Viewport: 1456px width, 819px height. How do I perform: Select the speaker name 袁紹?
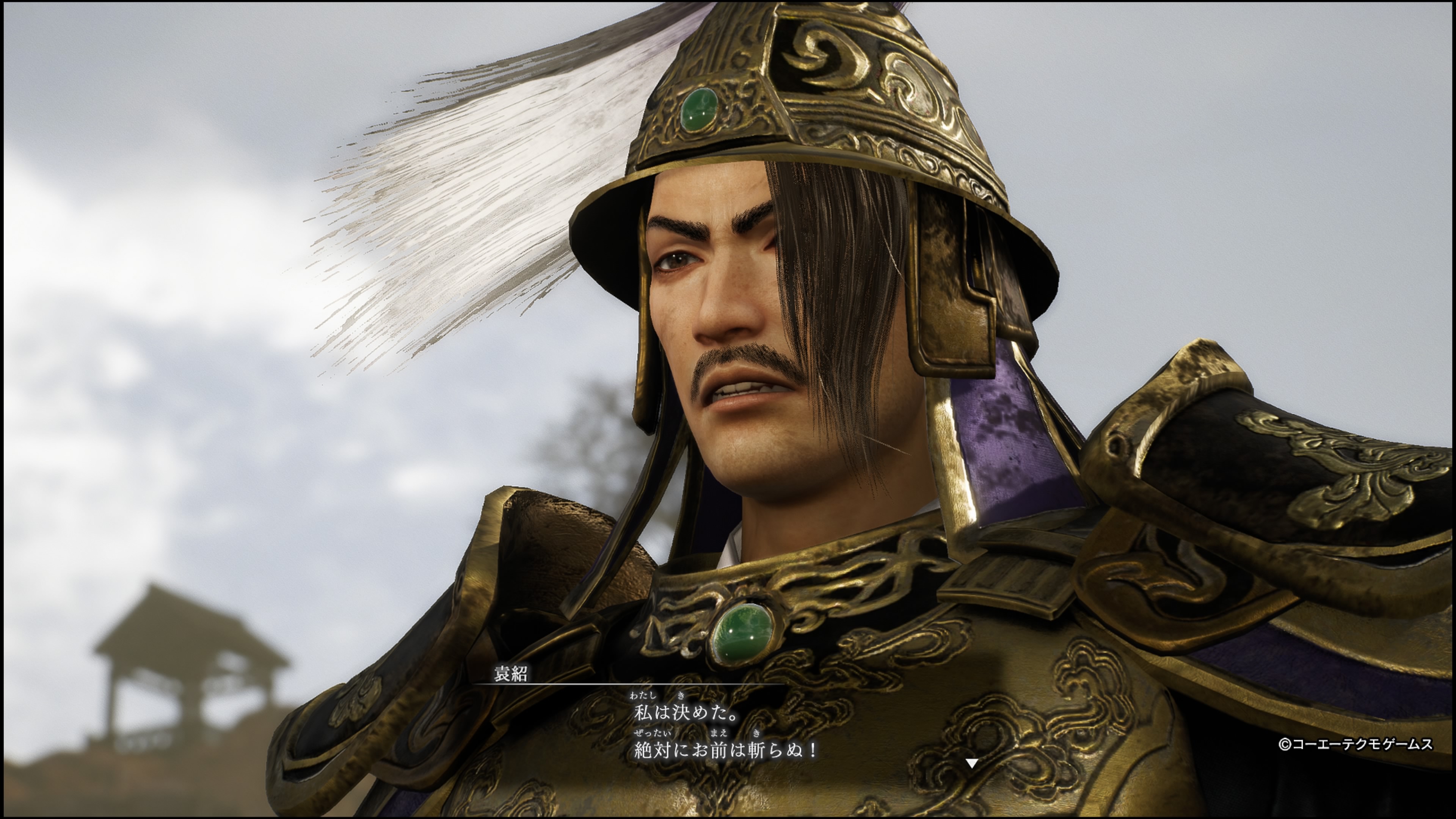pyautogui.click(x=510, y=674)
